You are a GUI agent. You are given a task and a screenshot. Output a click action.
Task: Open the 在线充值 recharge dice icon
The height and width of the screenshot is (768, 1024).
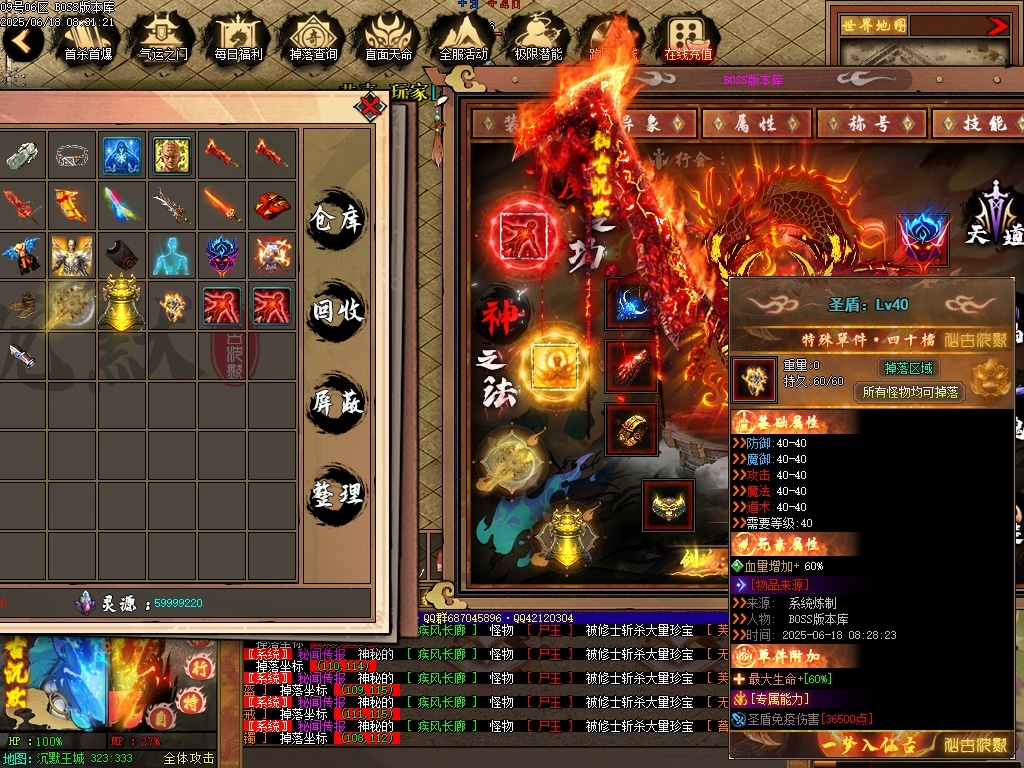688,38
